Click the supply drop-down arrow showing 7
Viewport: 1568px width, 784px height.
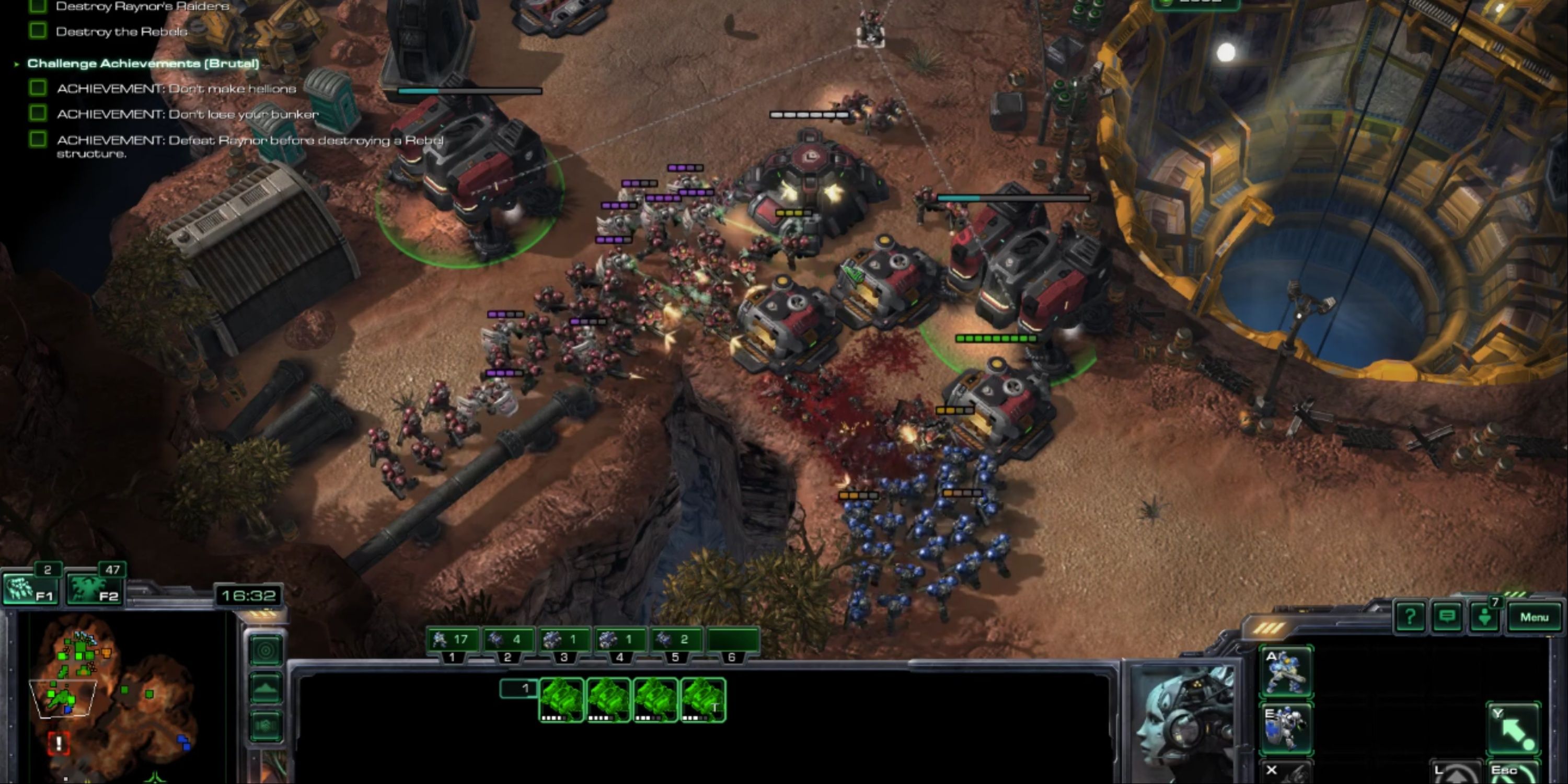pyautogui.click(x=1485, y=616)
